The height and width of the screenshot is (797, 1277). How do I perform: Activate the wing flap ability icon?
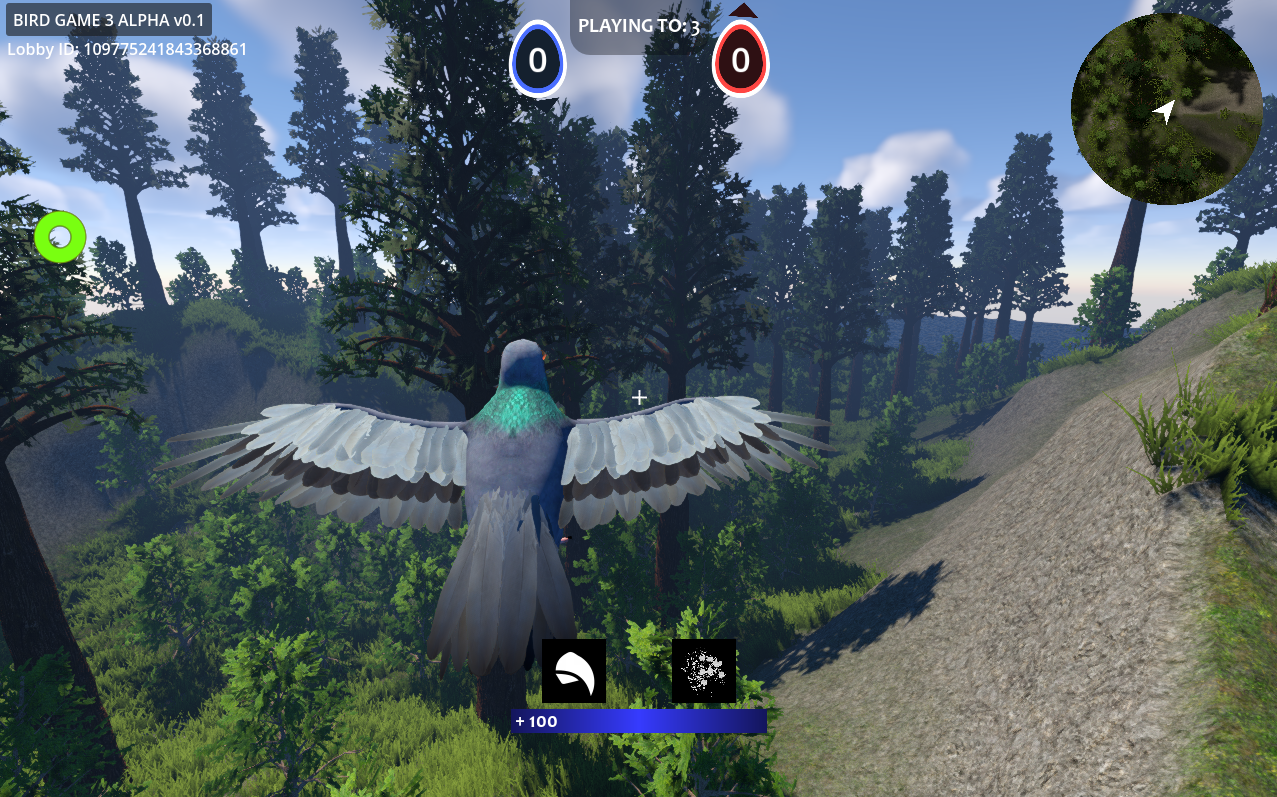point(574,671)
